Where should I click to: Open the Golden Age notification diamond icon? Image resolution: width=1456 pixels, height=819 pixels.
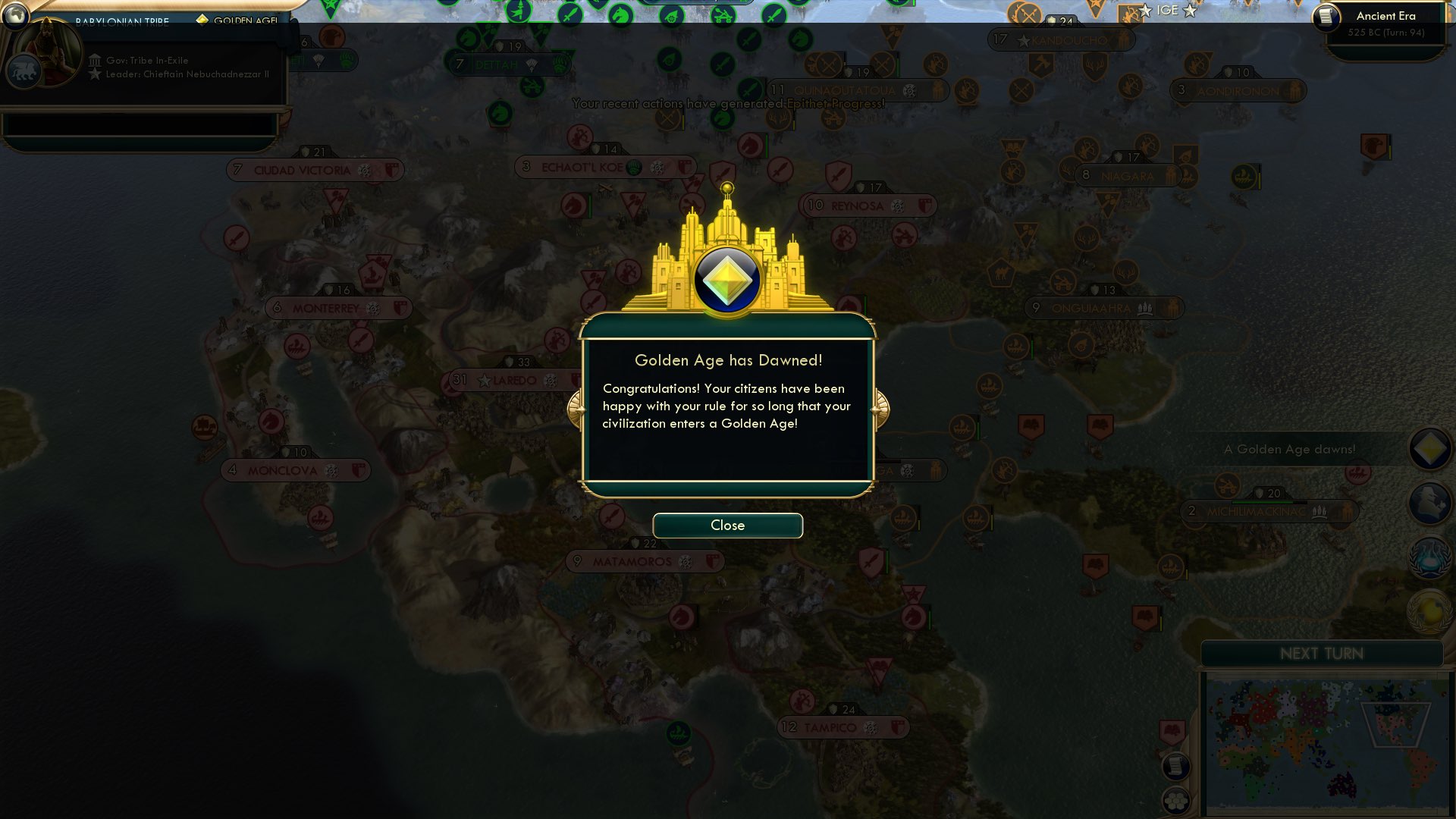click(x=1430, y=449)
